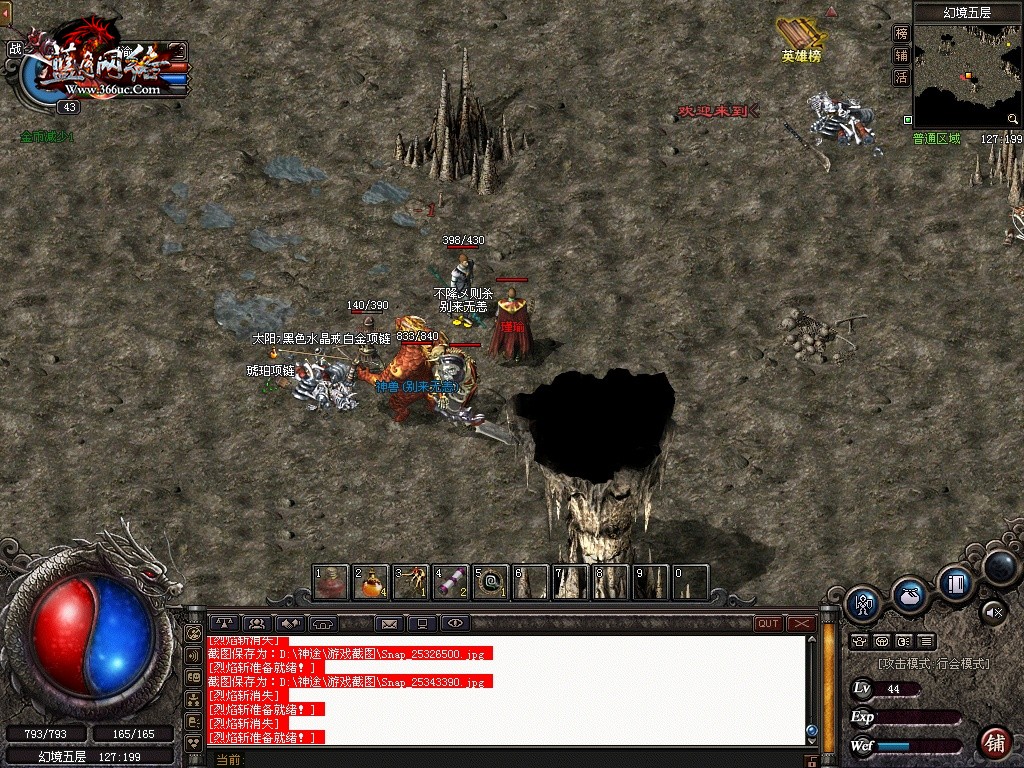1024x768 pixels.
Task: Click the 活 activity button
Action: pos(901,77)
